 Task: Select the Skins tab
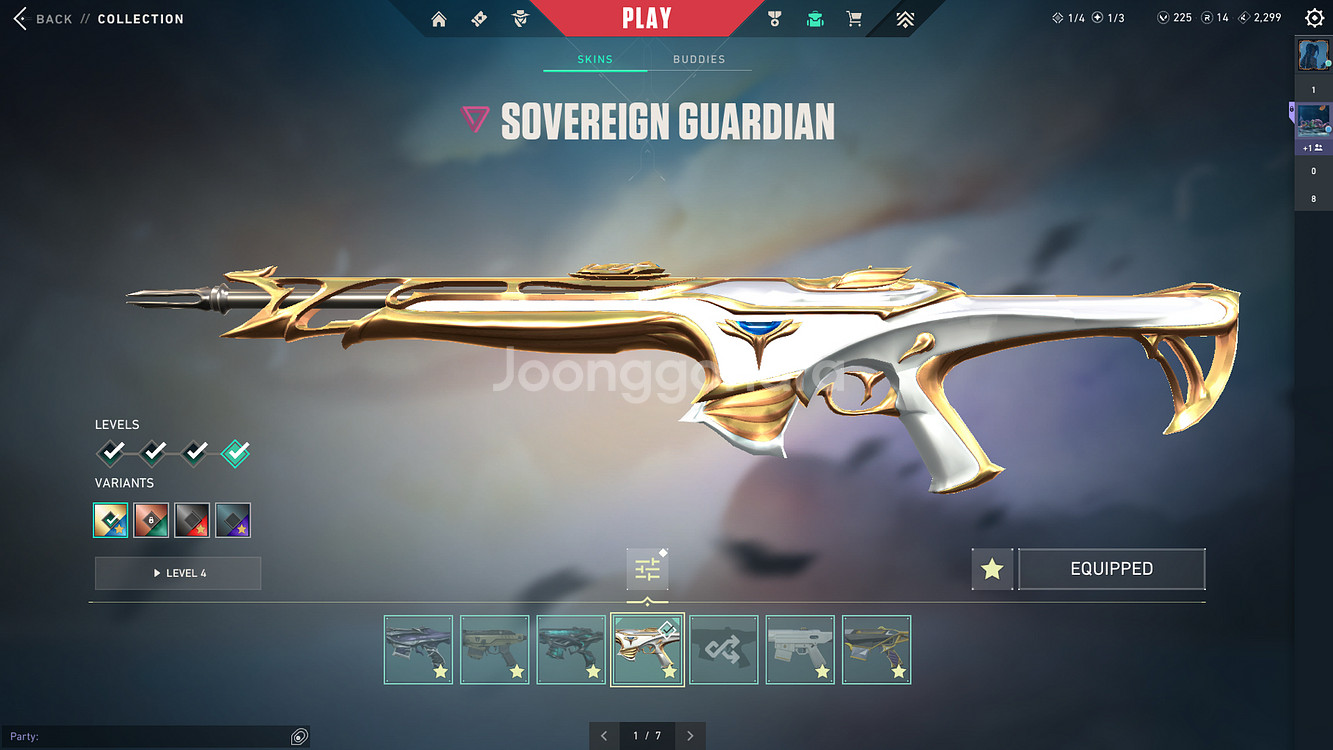[595, 59]
